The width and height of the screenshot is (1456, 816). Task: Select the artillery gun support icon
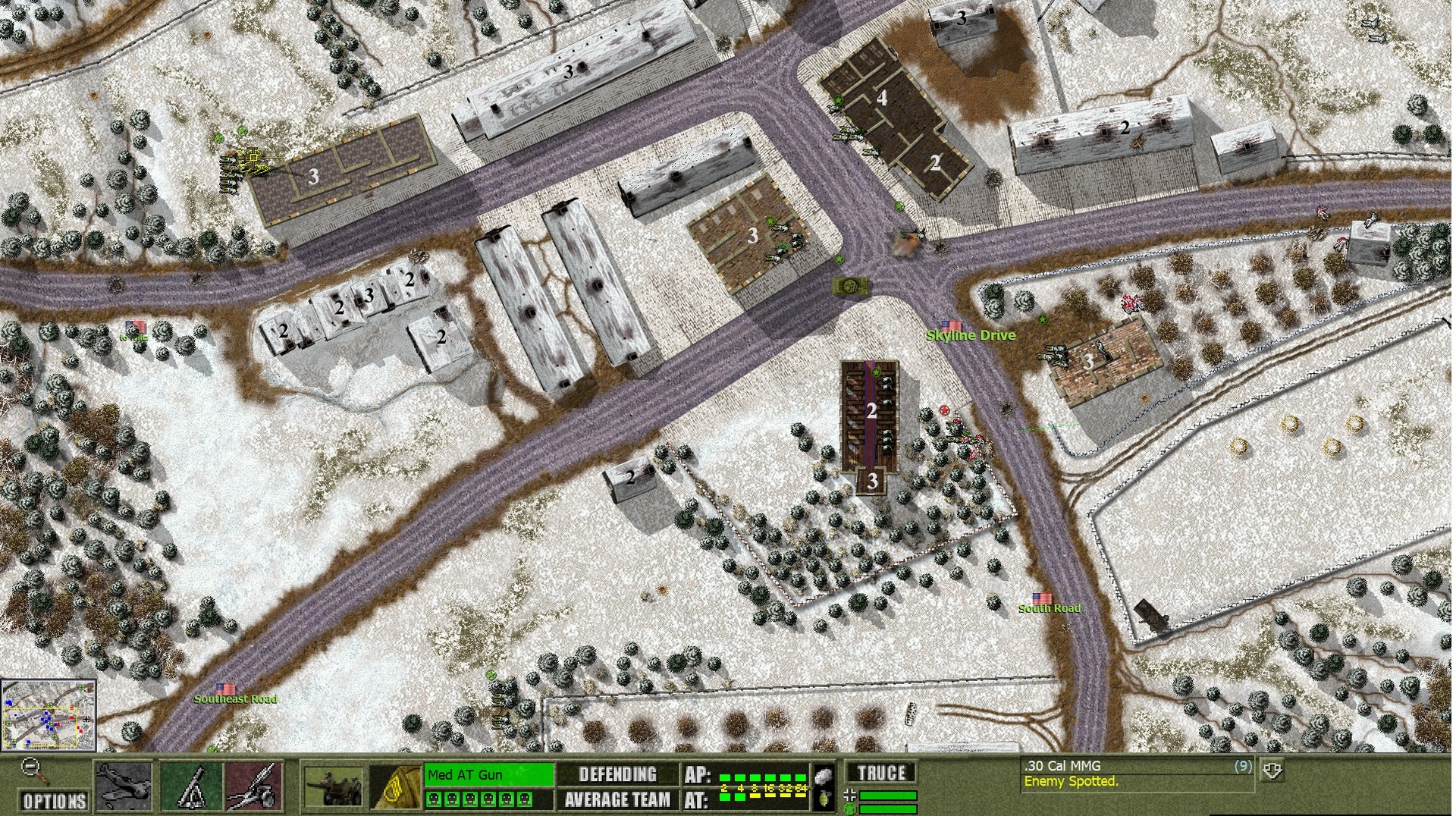[256, 786]
